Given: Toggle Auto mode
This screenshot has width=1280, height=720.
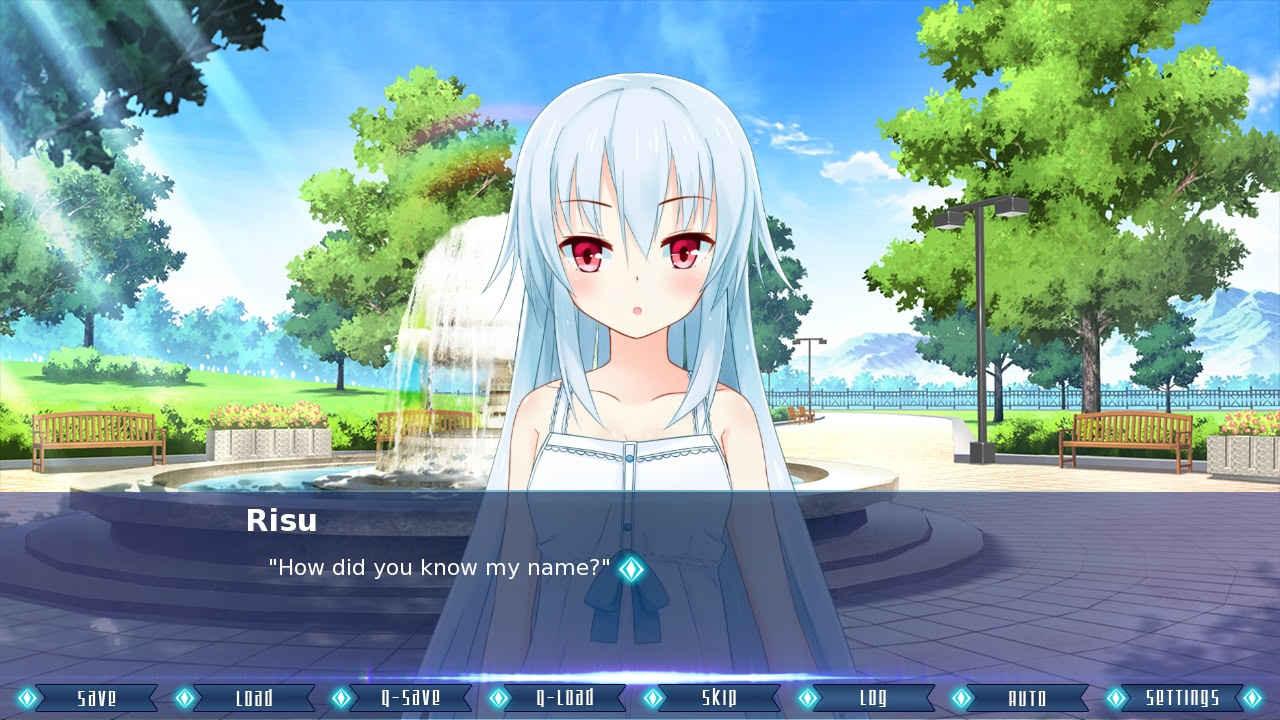Looking at the screenshot, I should pyautogui.click(x=1027, y=698).
